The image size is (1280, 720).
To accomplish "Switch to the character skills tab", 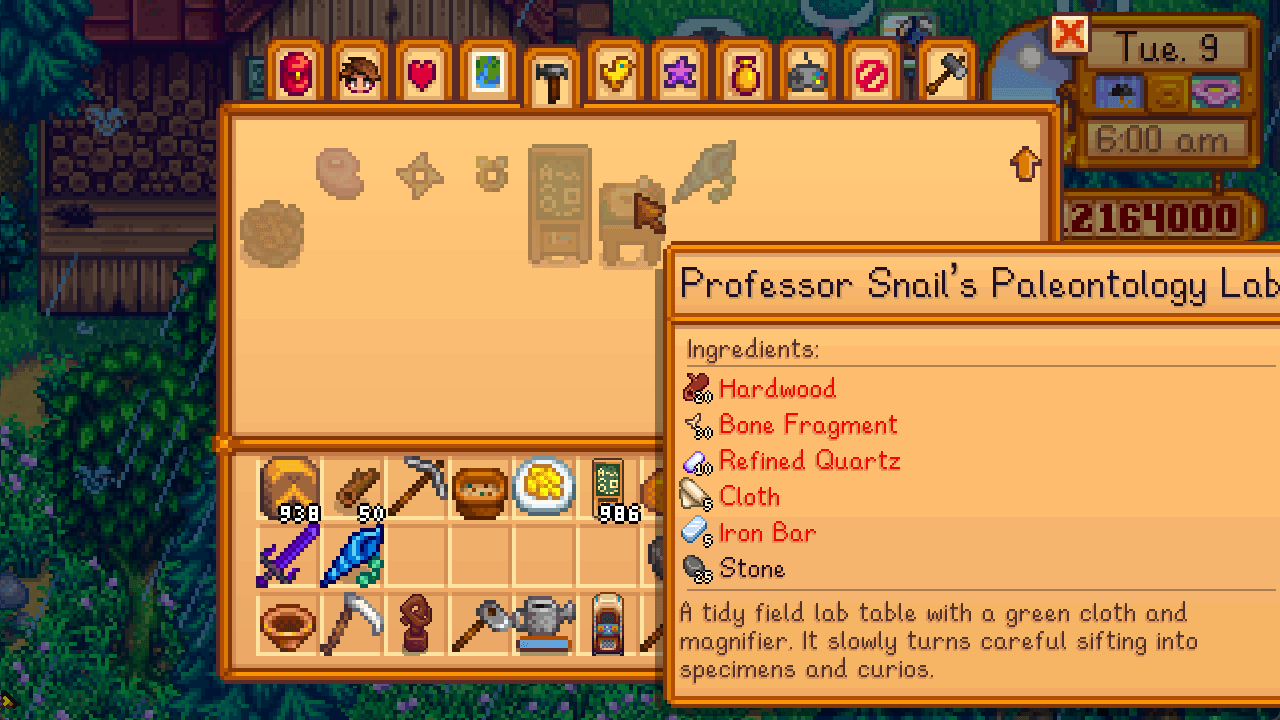I will (x=360, y=75).
